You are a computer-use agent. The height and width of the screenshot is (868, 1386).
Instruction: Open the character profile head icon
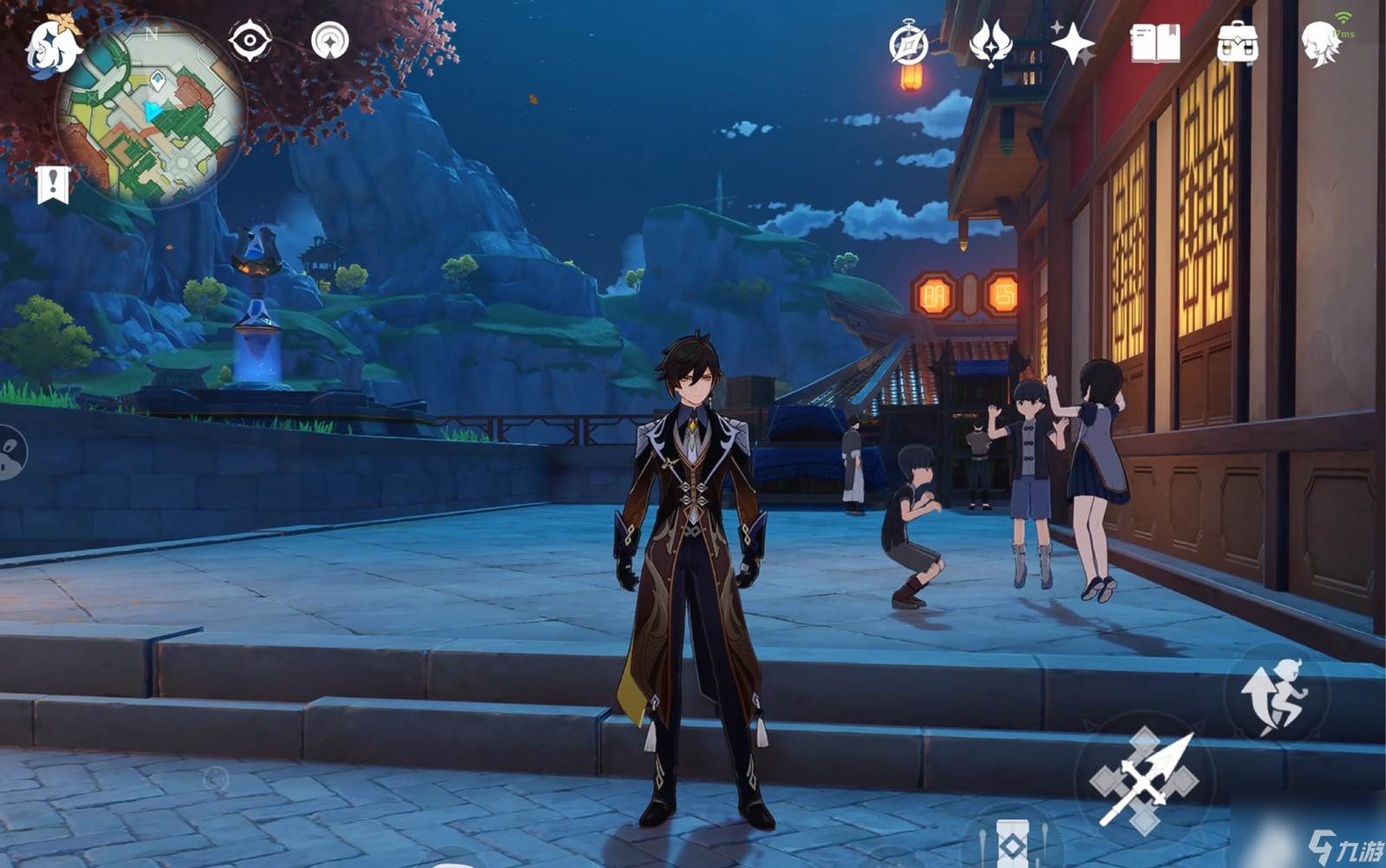[x=1320, y=43]
